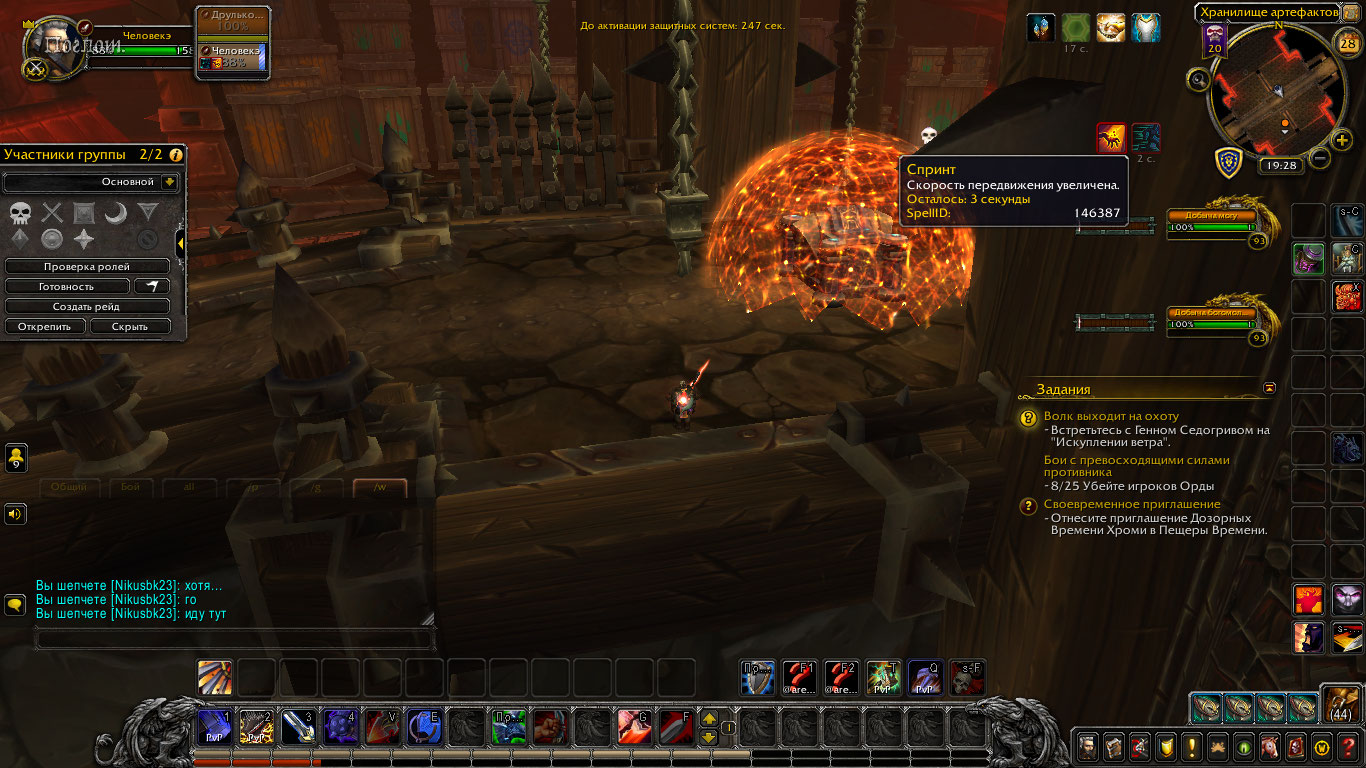This screenshot has height=768, width=1366.
Task: Convert the group with "Создать рейд"
Action: click(x=87, y=306)
